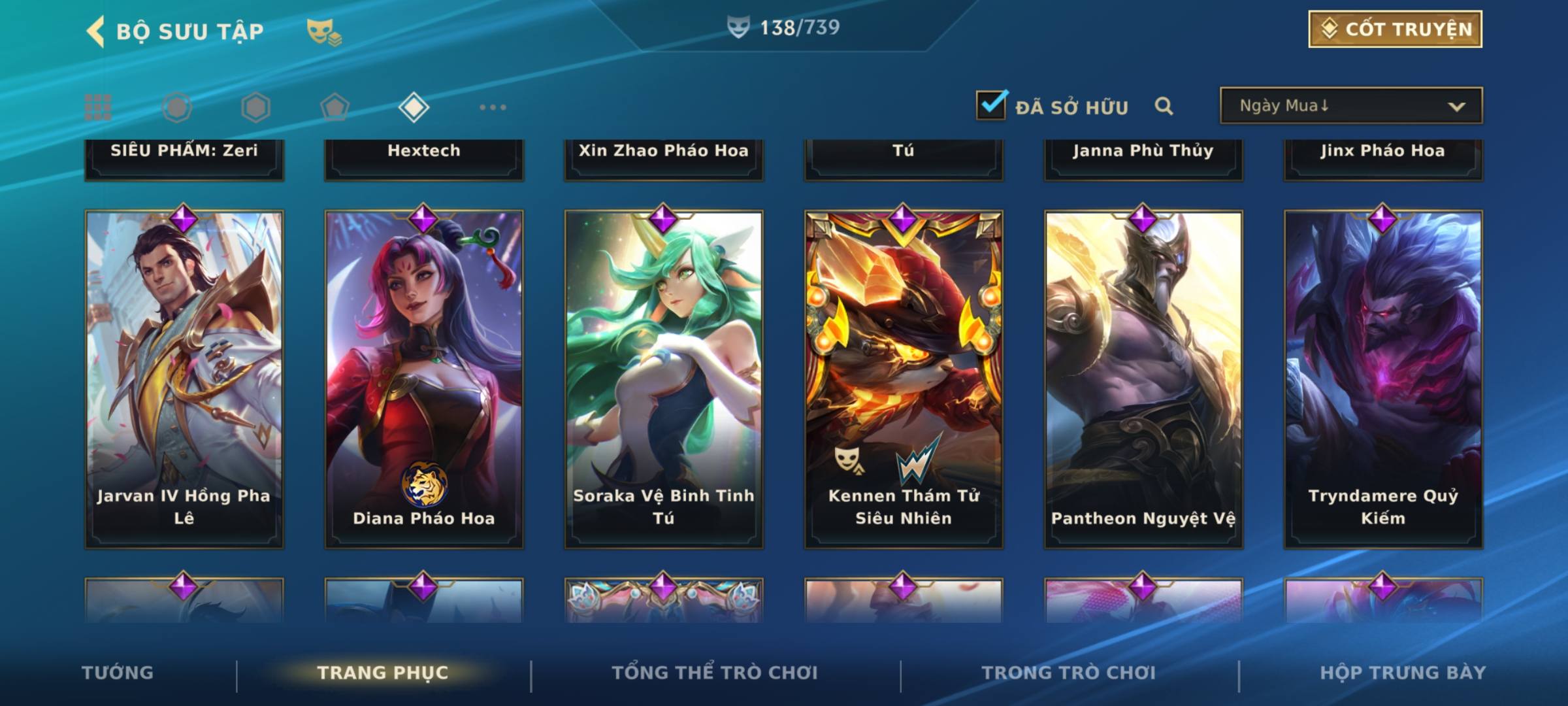This screenshot has height=706, width=1568.
Task: Select Jarvan IV Hồng Pha Lê skin
Action: (x=184, y=379)
